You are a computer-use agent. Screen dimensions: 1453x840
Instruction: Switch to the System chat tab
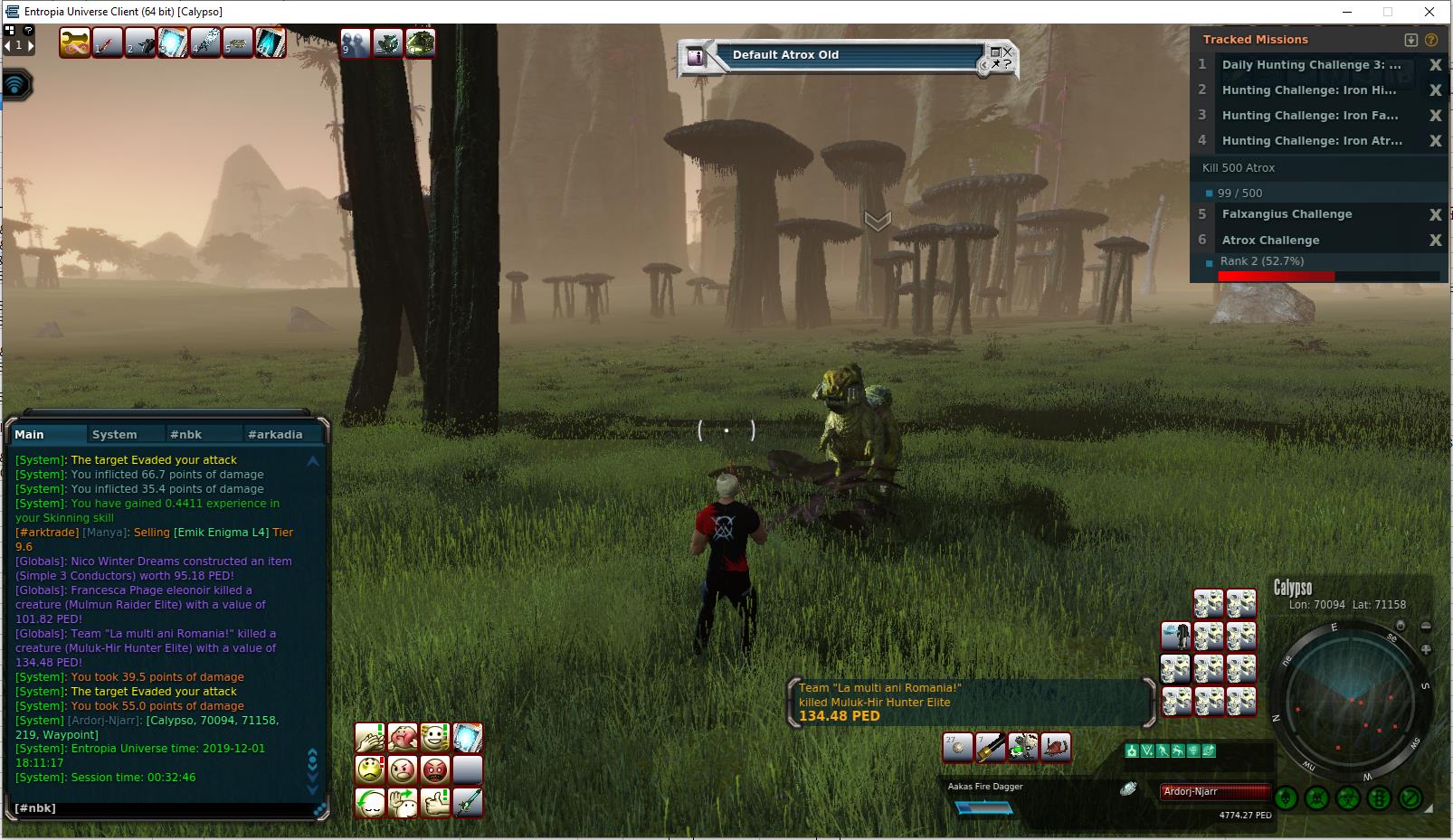coord(115,435)
